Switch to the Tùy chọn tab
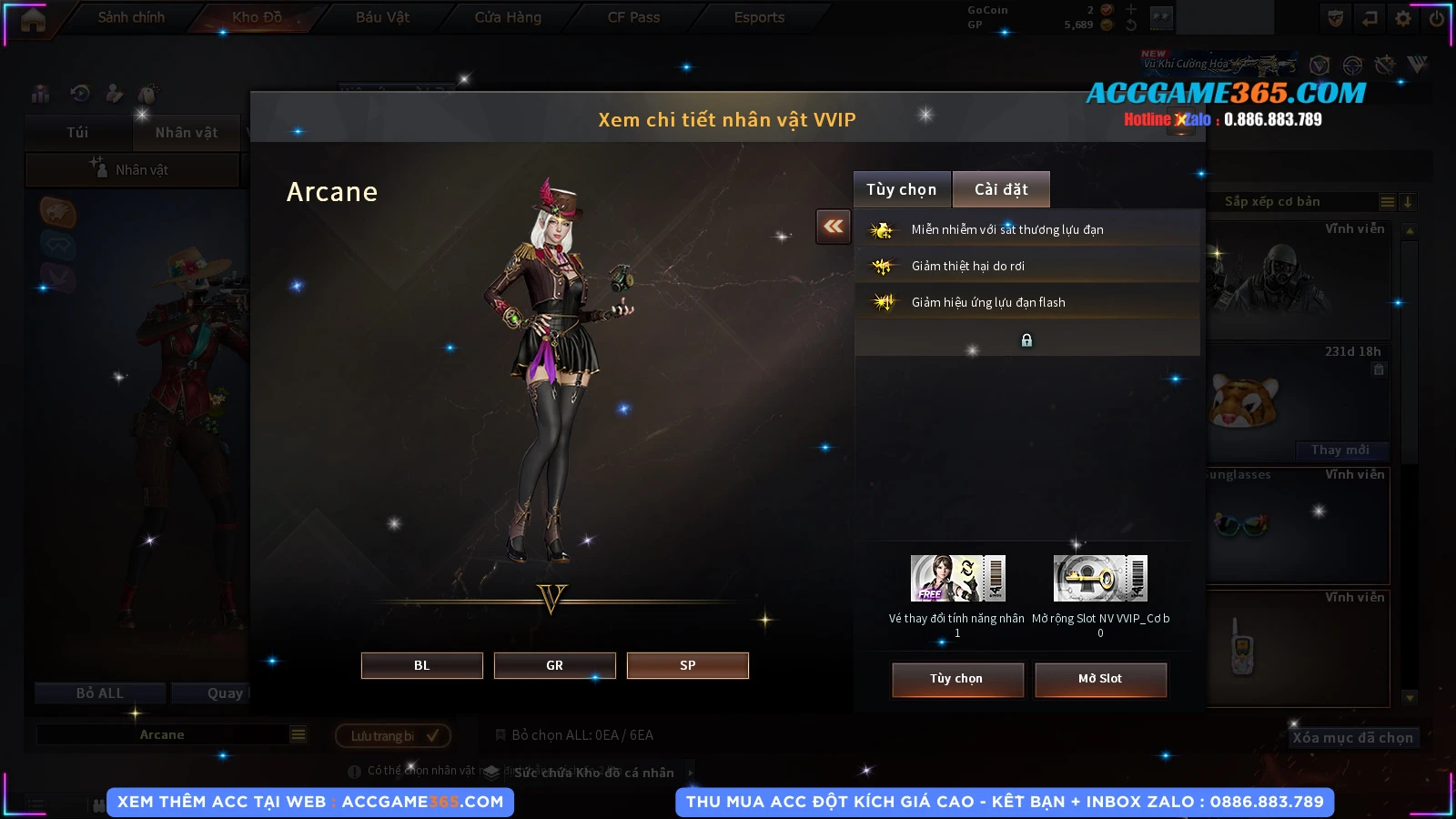1456x819 pixels. point(901,189)
